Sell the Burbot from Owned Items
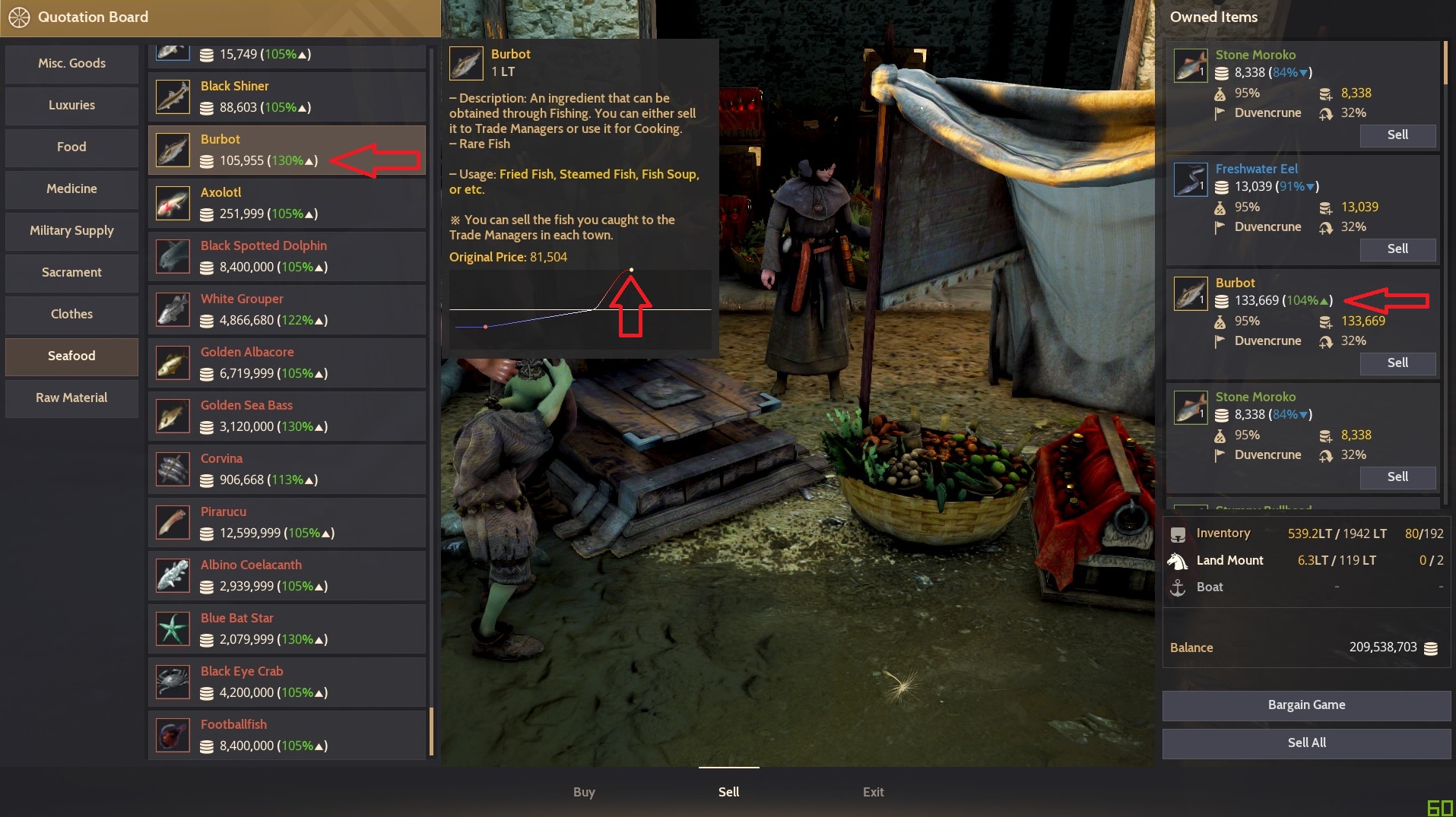 pyautogui.click(x=1397, y=363)
